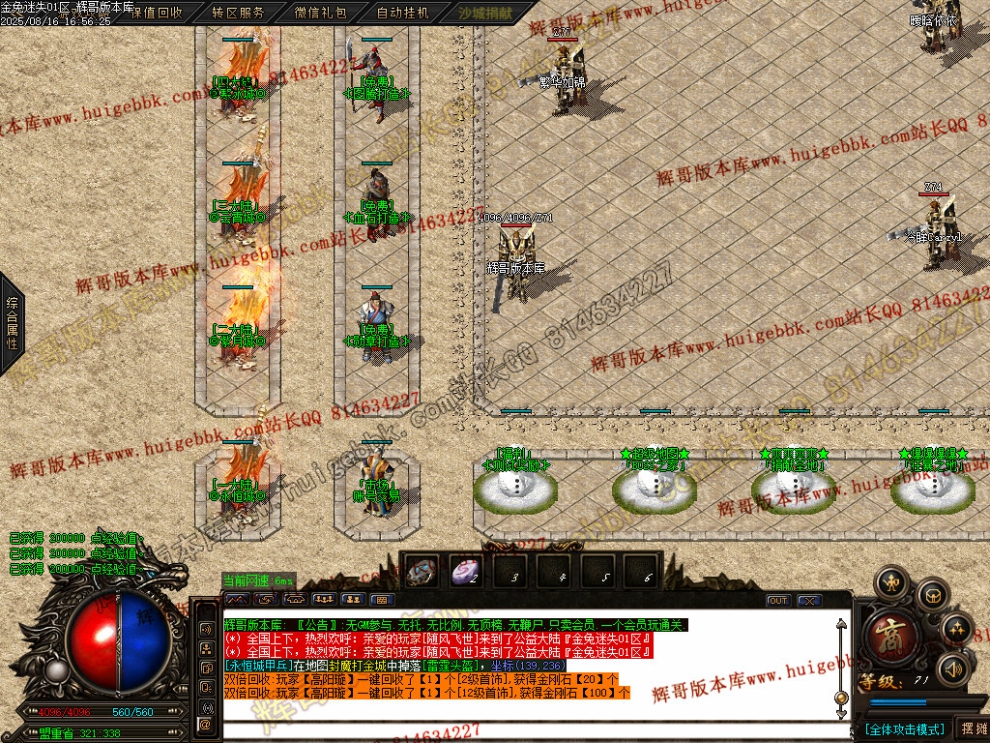This screenshot has width=990, height=743.
Task: Use the item in hotbar slot one
Action: coord(421,572)
